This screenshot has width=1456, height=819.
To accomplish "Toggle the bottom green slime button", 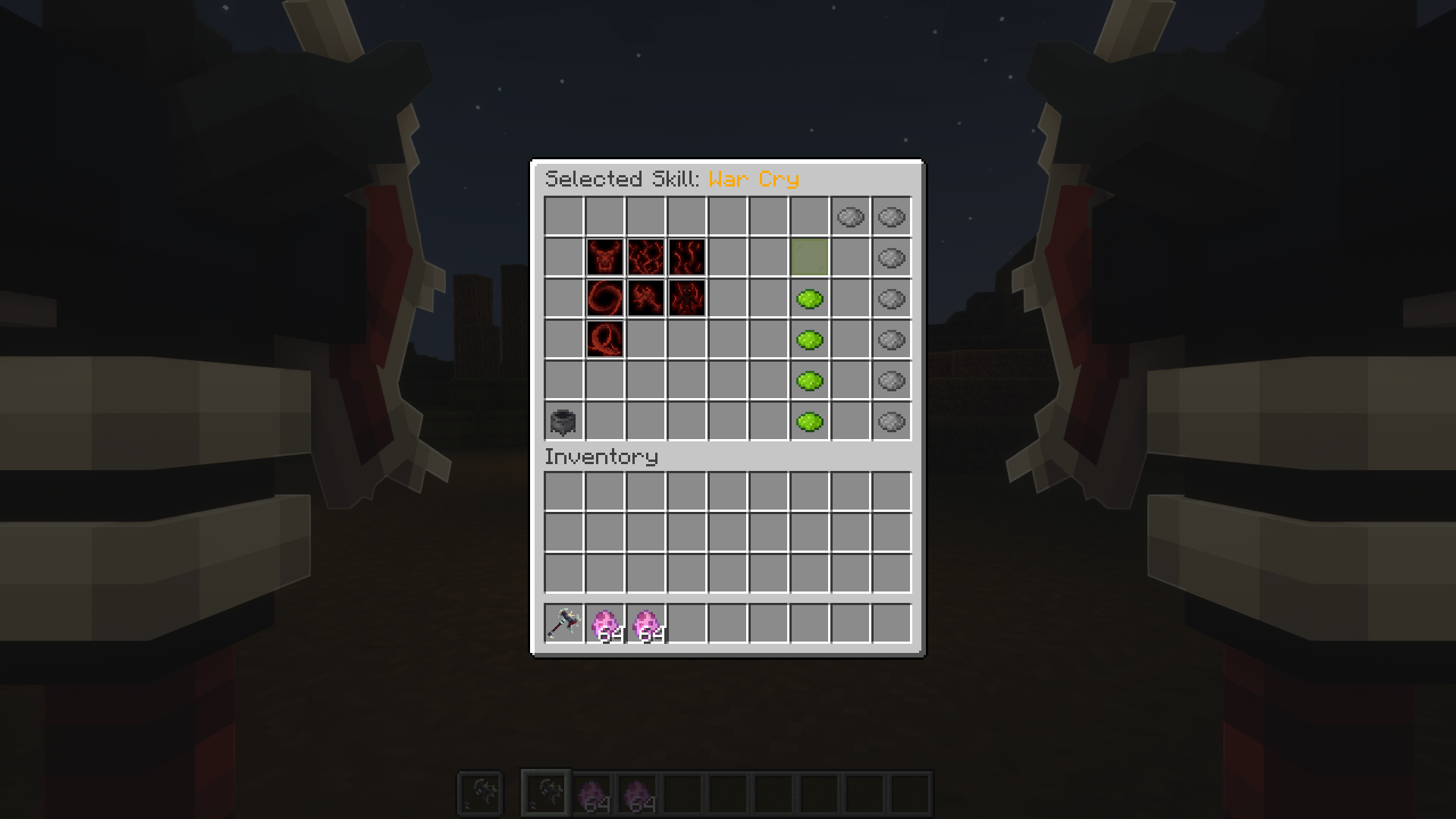I will tap(811, 422).
